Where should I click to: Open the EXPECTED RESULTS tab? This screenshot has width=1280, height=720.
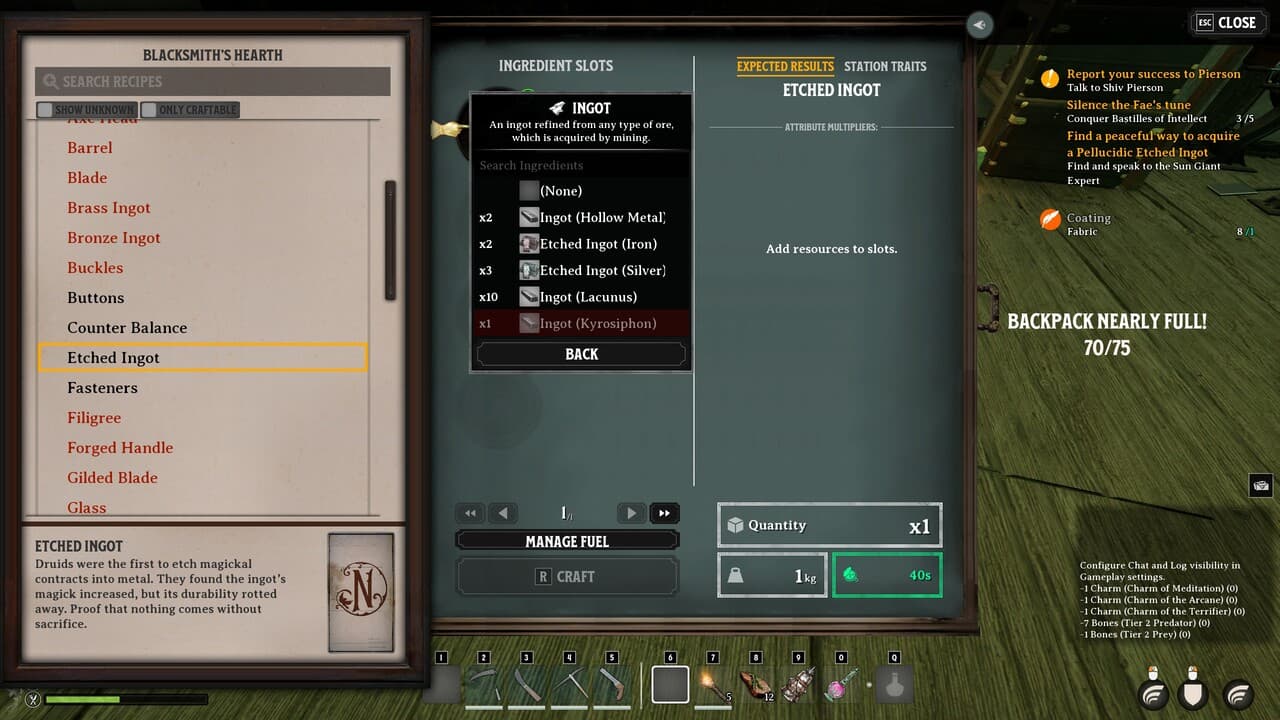pos(785,66)
